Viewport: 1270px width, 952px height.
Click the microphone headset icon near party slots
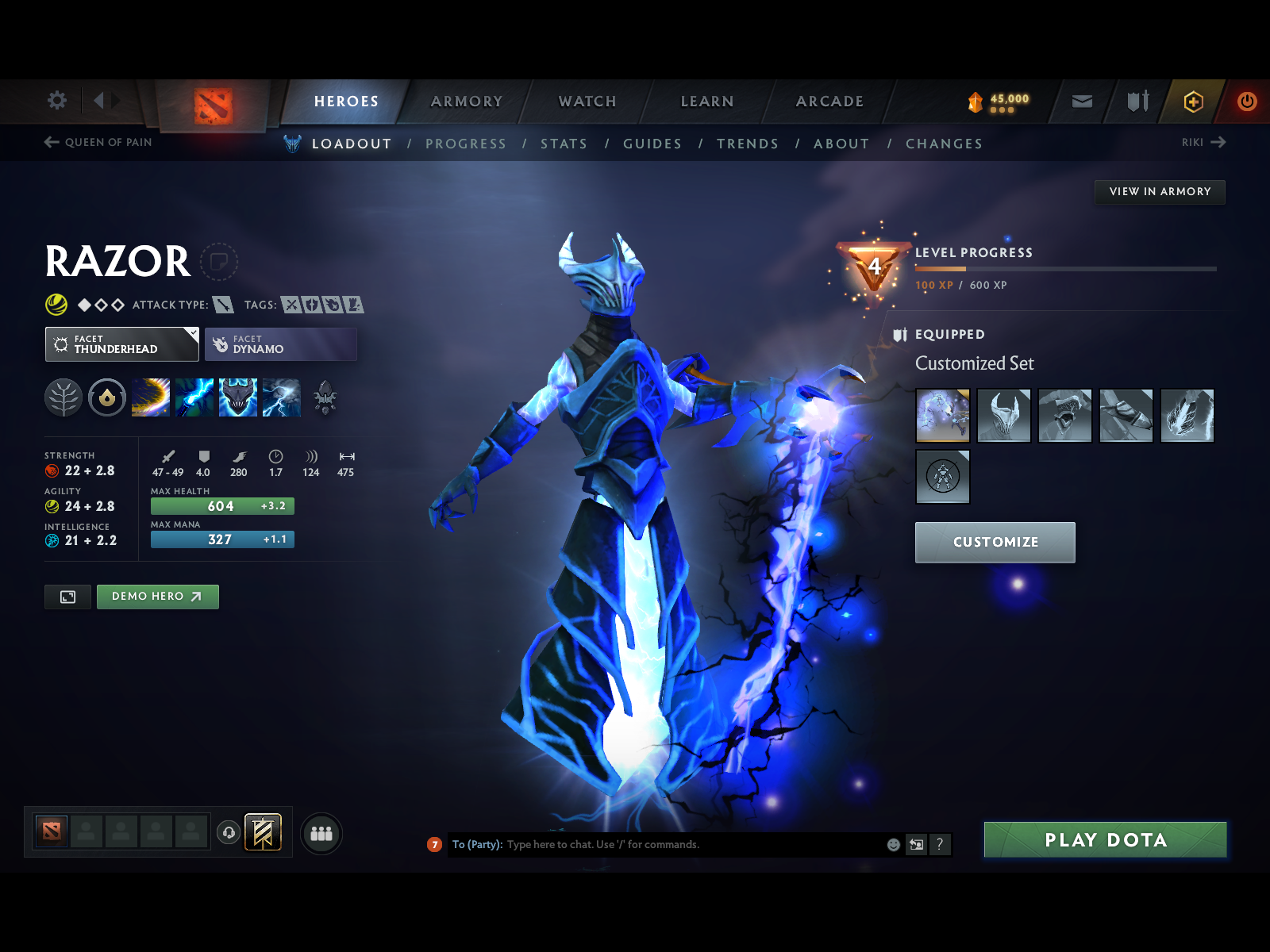click(x=229, y=832)
